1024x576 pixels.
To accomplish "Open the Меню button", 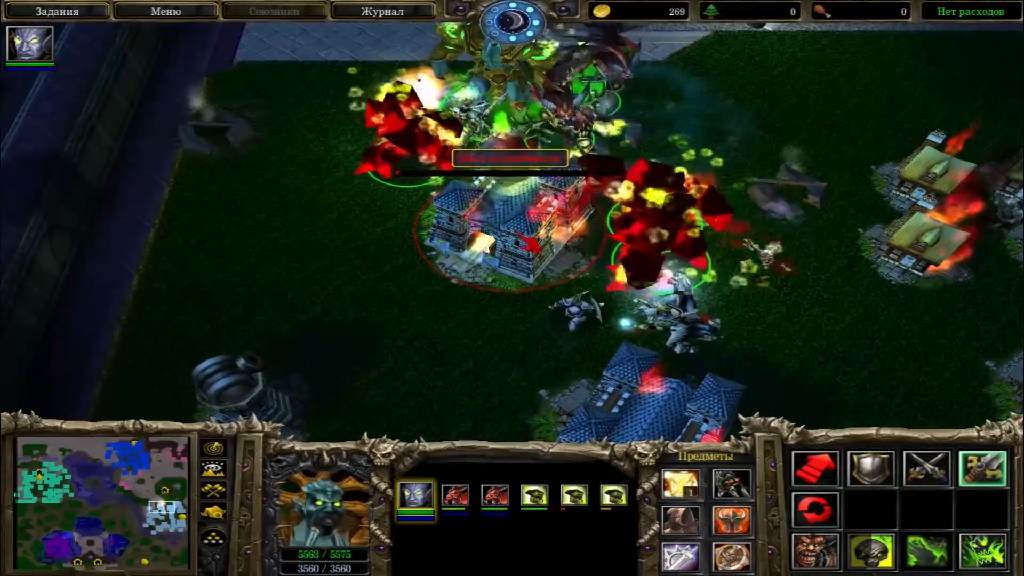I will 165,11.
